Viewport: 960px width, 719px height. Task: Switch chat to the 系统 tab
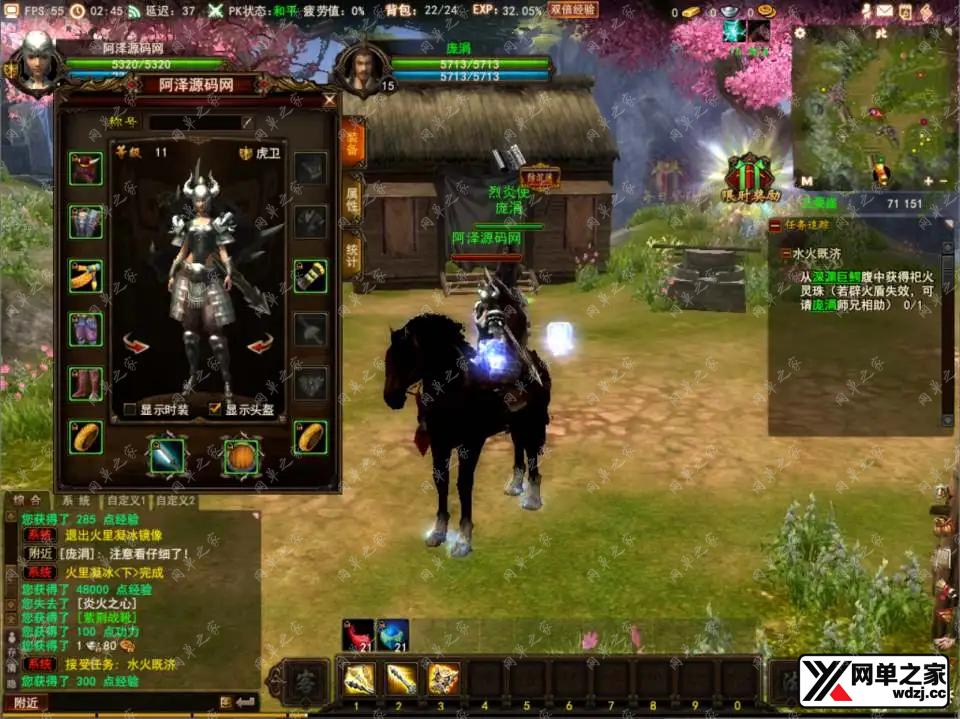click(x=75, y=500)
